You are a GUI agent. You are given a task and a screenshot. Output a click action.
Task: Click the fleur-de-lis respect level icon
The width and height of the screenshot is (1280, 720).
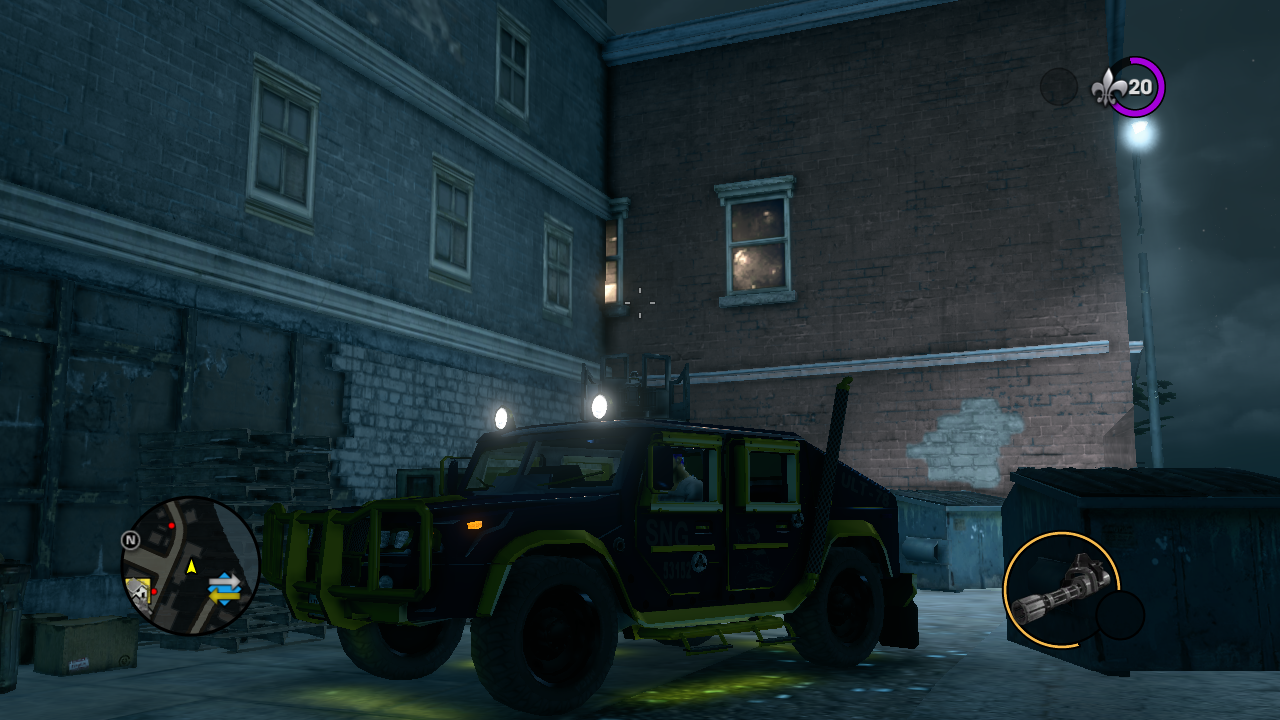(x=1110, y=87)
